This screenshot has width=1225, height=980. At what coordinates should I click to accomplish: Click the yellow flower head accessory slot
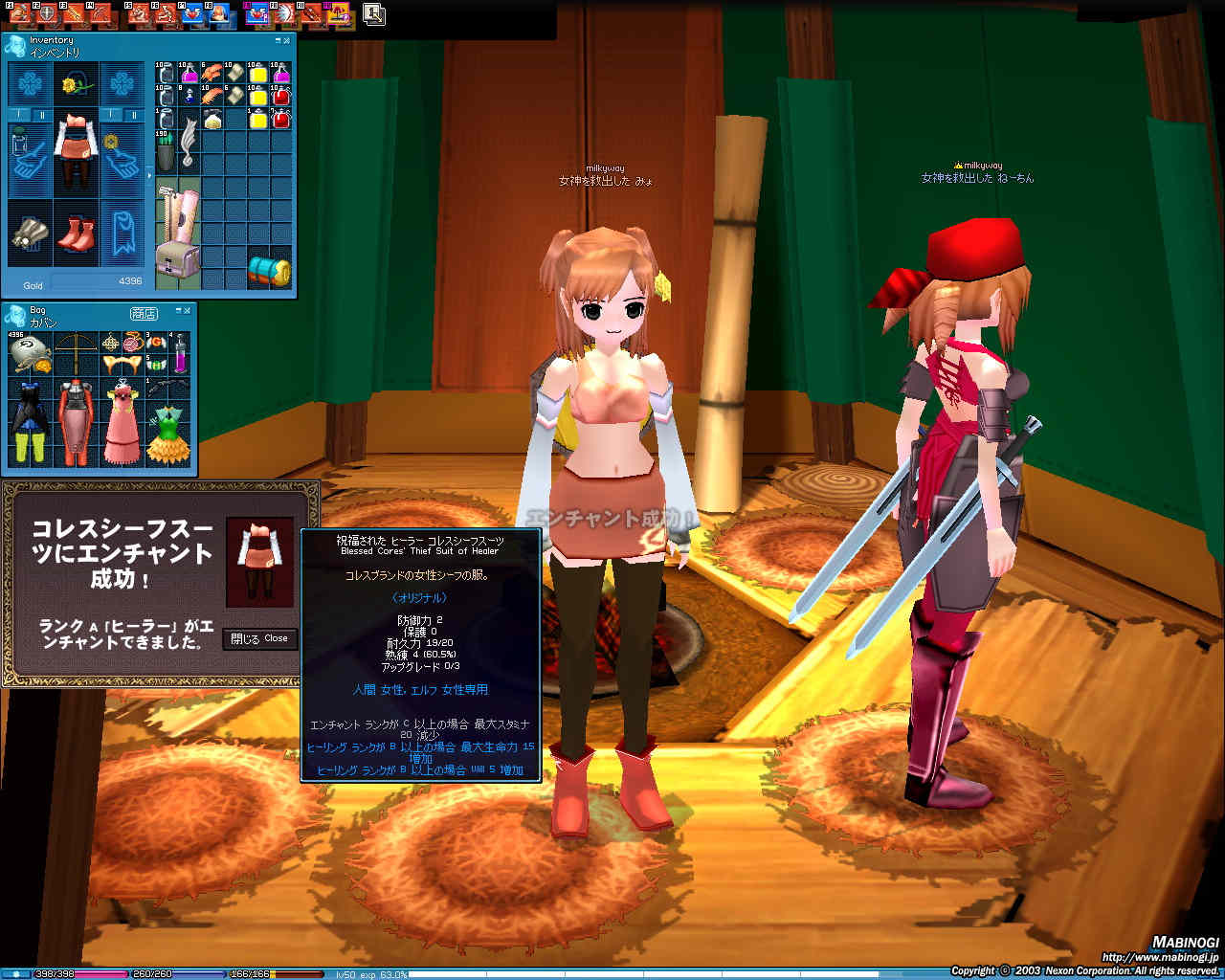pyautogui.click(x=77, y=86)
